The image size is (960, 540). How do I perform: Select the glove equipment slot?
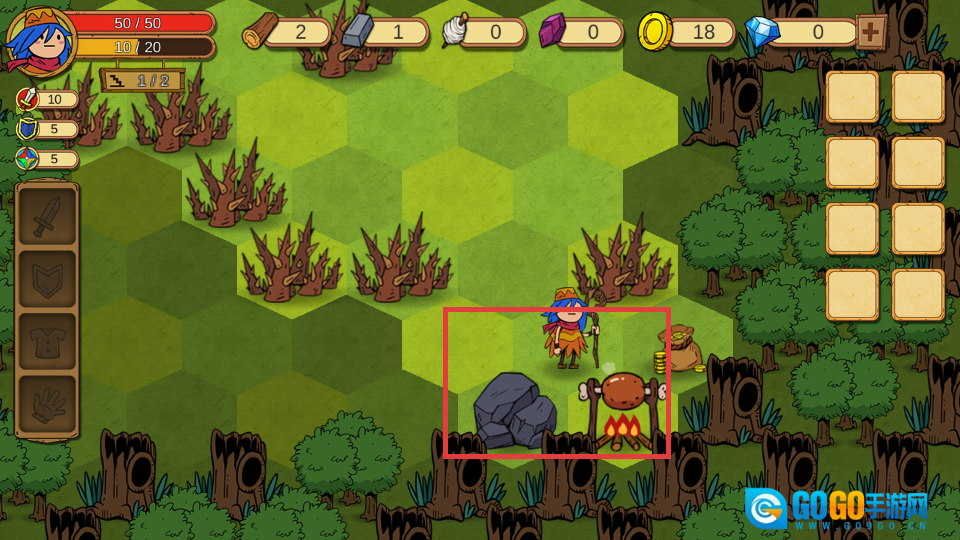47,405
